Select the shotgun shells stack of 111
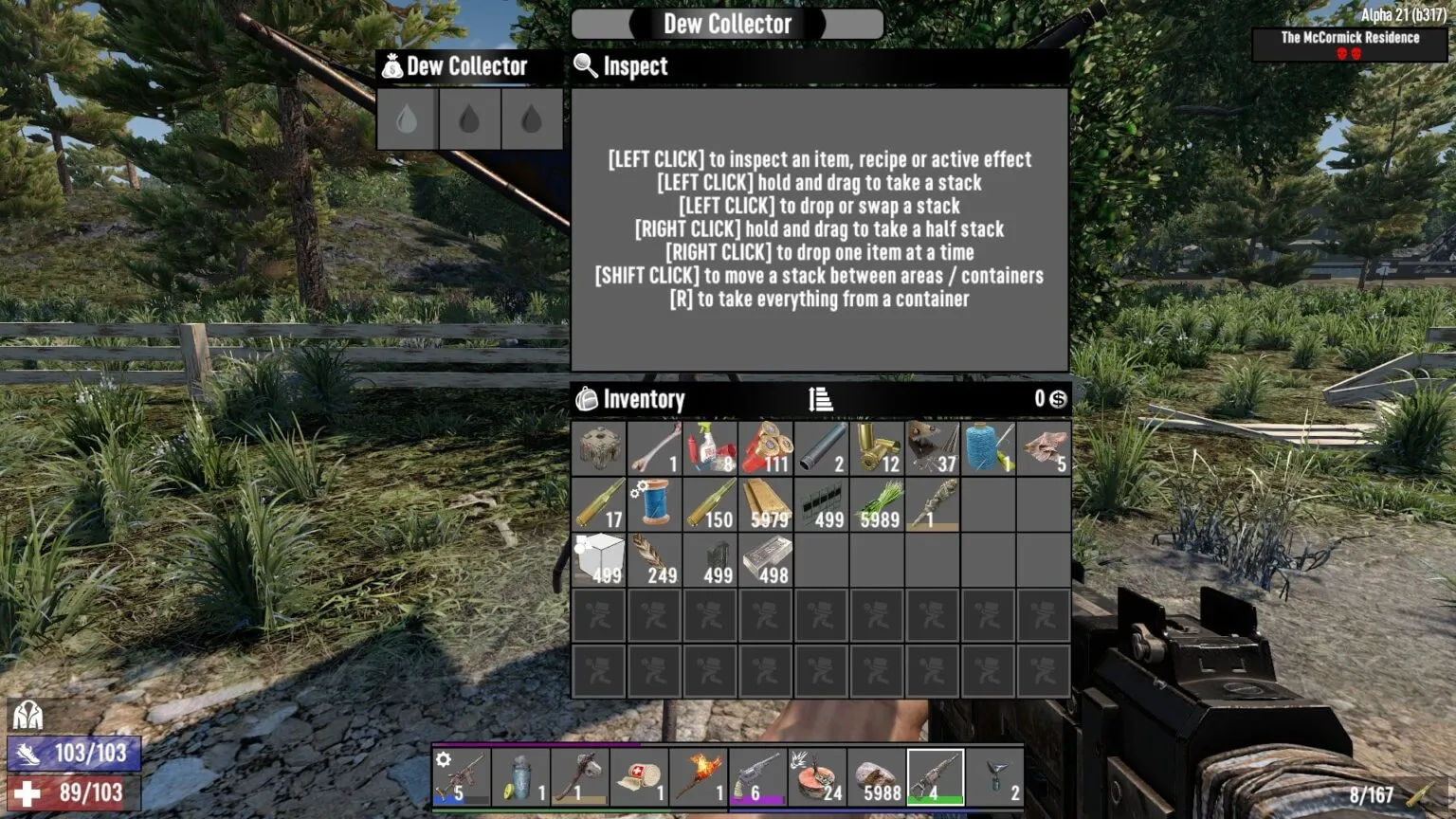The width and height of the screenshot is (1456, 819). tap(766, 447)
